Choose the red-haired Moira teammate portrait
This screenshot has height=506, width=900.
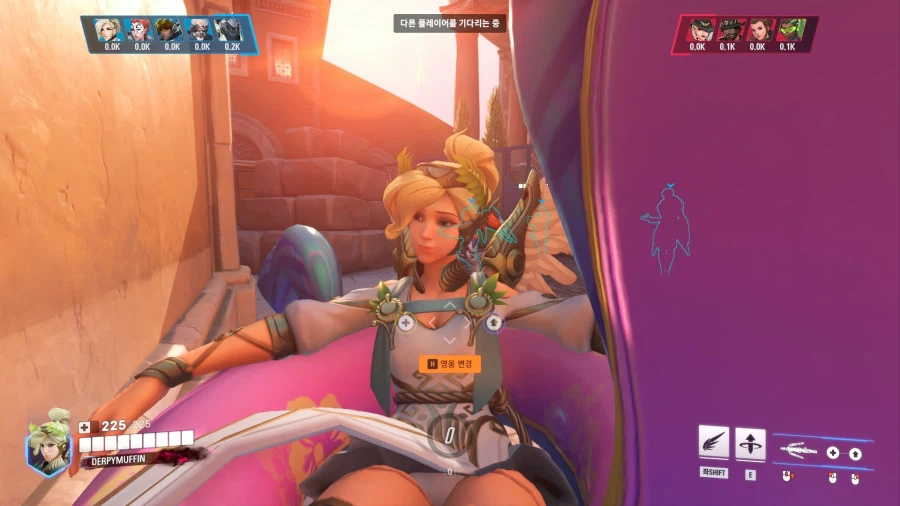pos(141,30)
